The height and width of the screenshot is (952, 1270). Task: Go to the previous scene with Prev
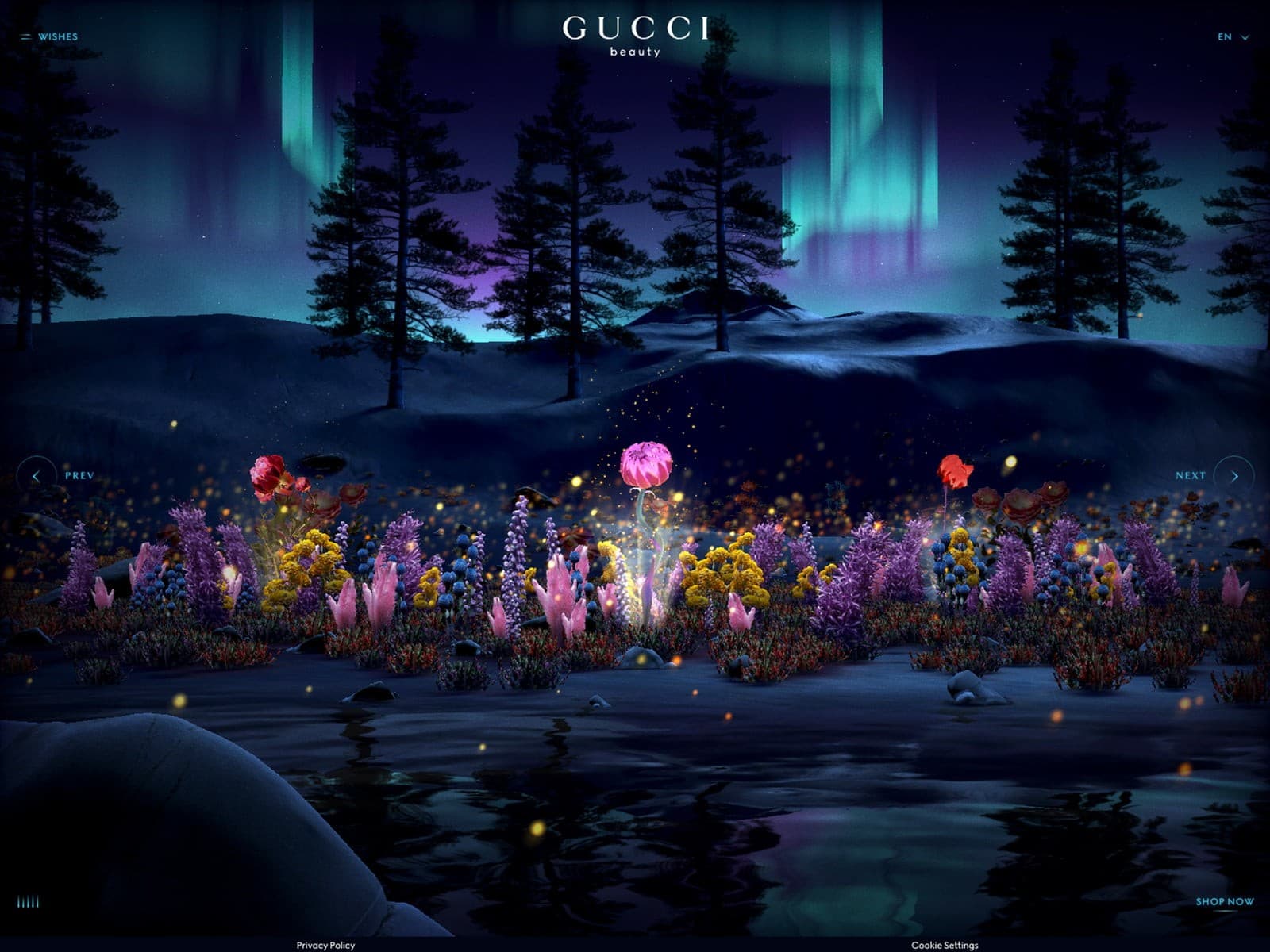37,476
